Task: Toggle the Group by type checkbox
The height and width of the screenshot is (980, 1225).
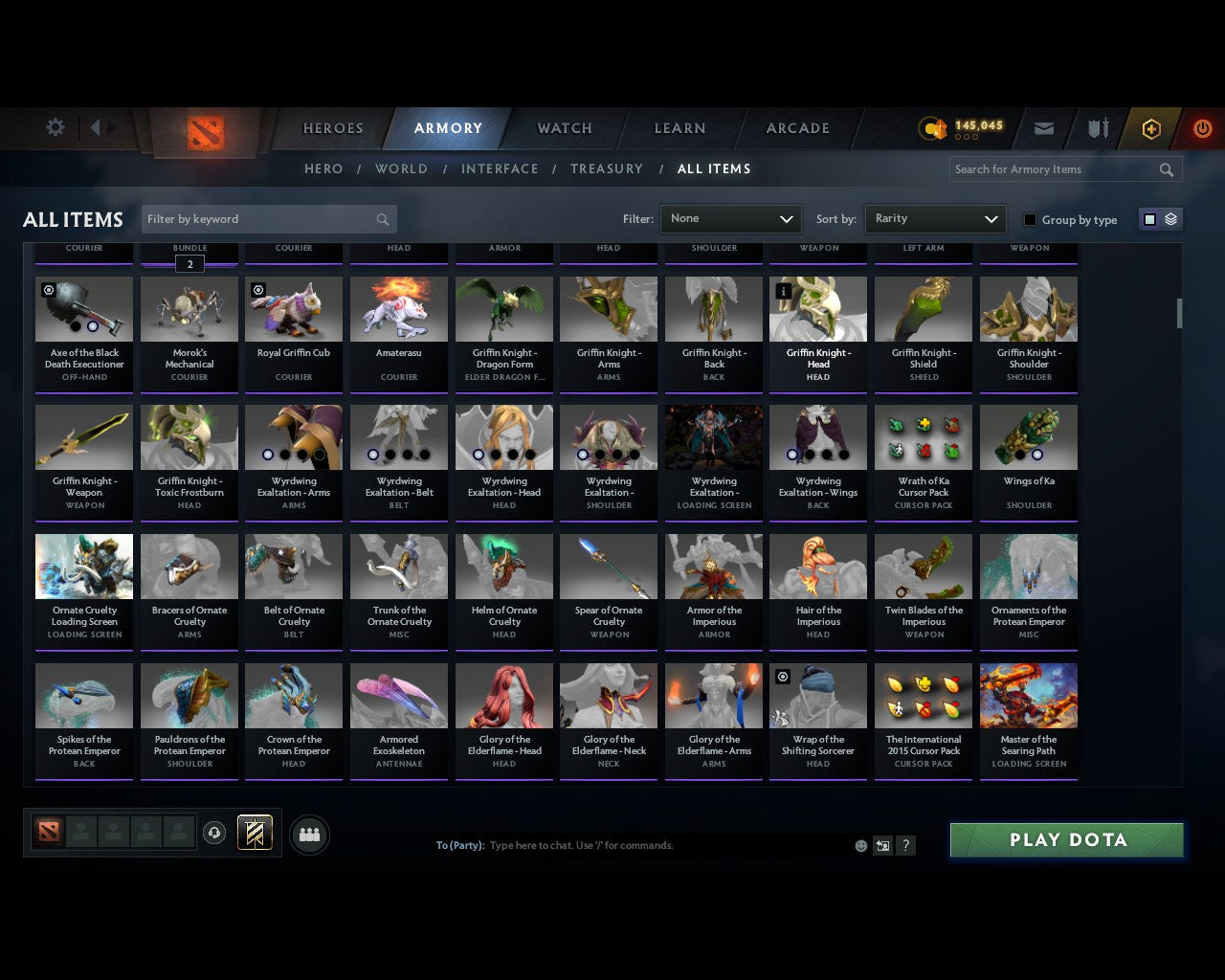Action: (1030, 219)
